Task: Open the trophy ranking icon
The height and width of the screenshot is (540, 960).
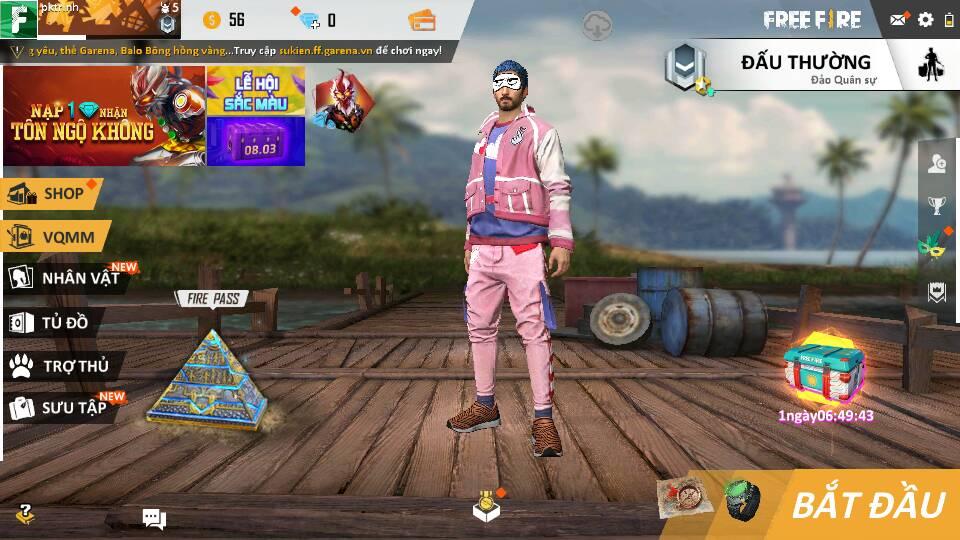Action: click(x=937, y=206)
